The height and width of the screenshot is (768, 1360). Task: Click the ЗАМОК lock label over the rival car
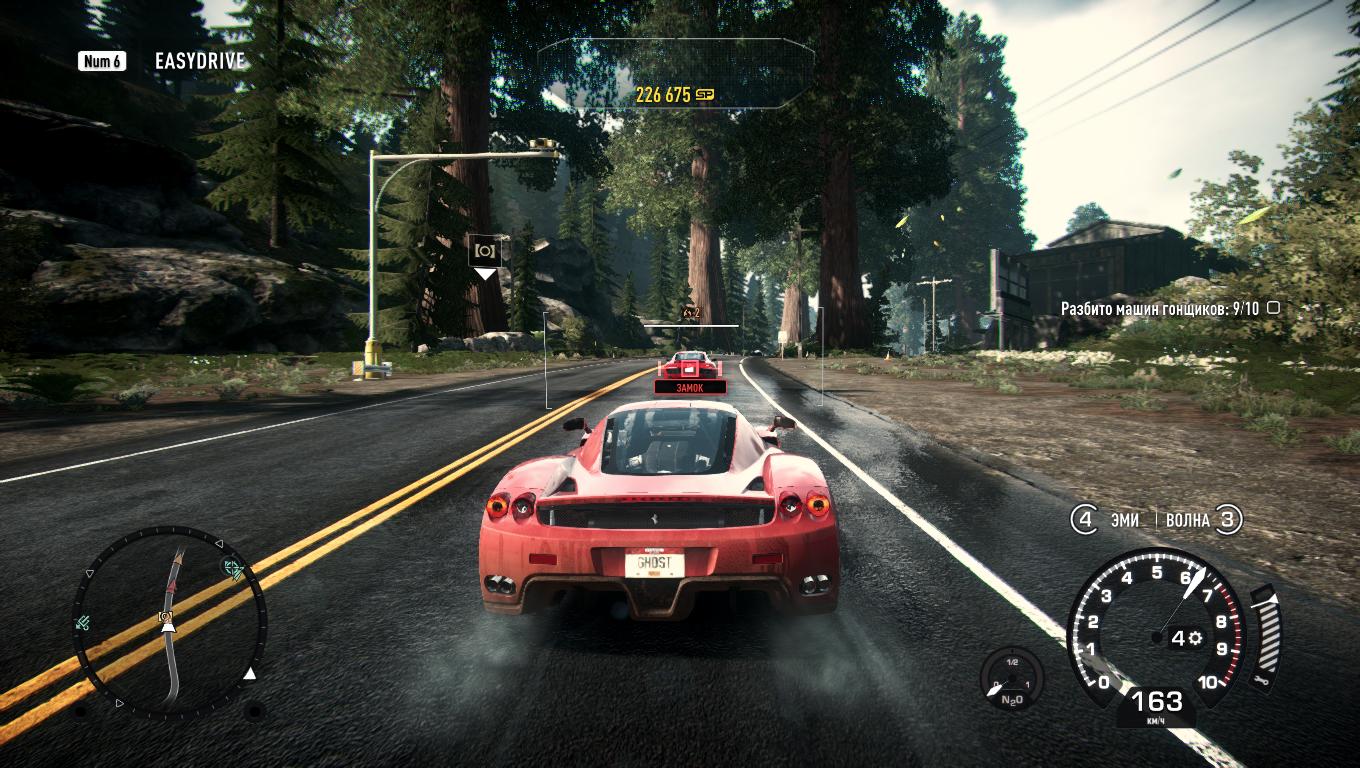(x=688, y=385)
